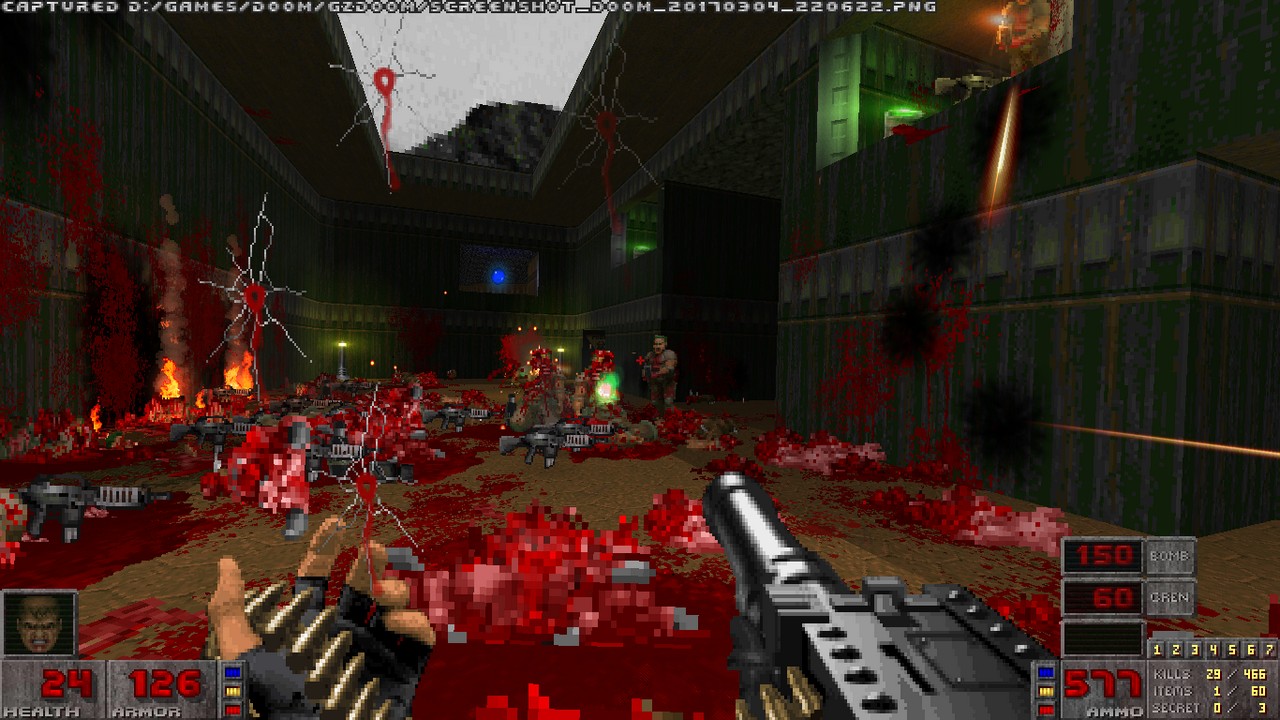Screen dimensions: 1280x720
Task: Choose weapon slot 7
Action: pos(1269,649)
